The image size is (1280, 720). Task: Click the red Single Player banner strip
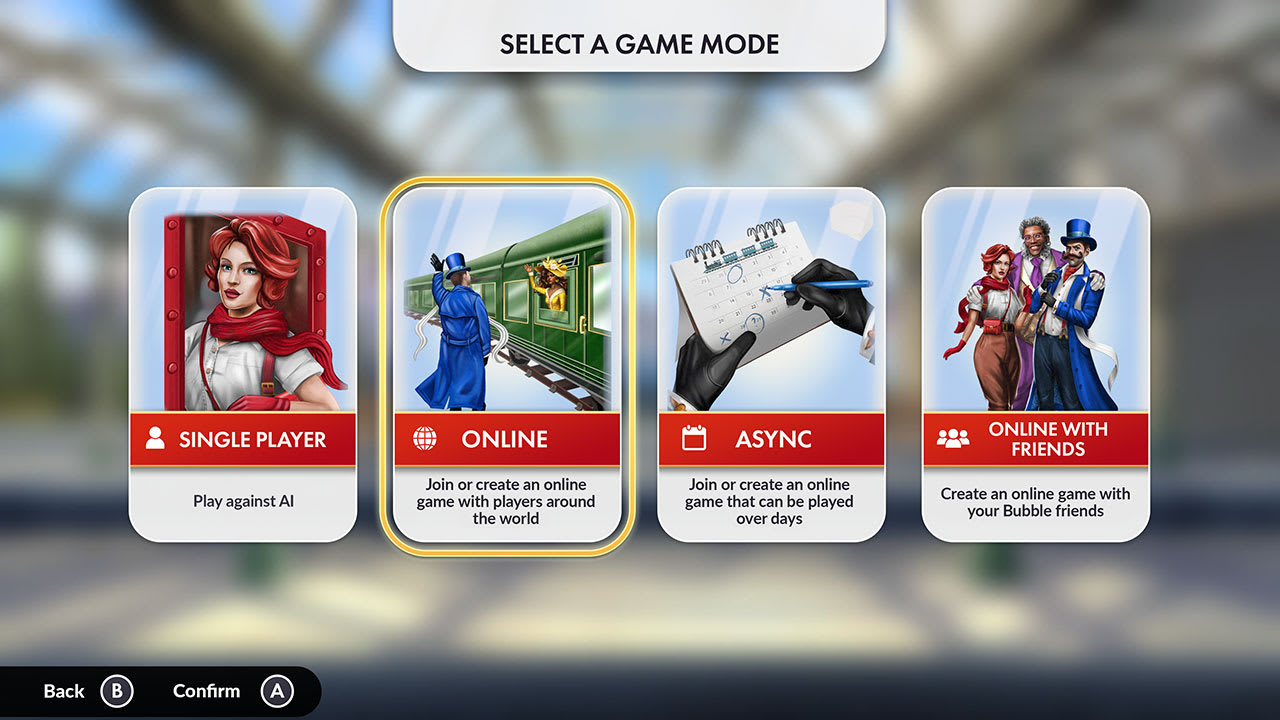pos(243,438)
